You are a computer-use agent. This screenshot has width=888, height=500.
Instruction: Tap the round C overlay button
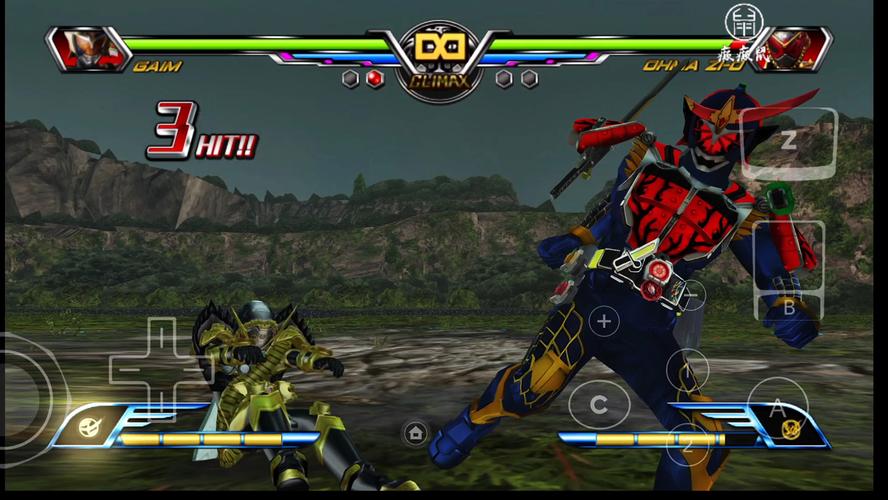(599, 405)
